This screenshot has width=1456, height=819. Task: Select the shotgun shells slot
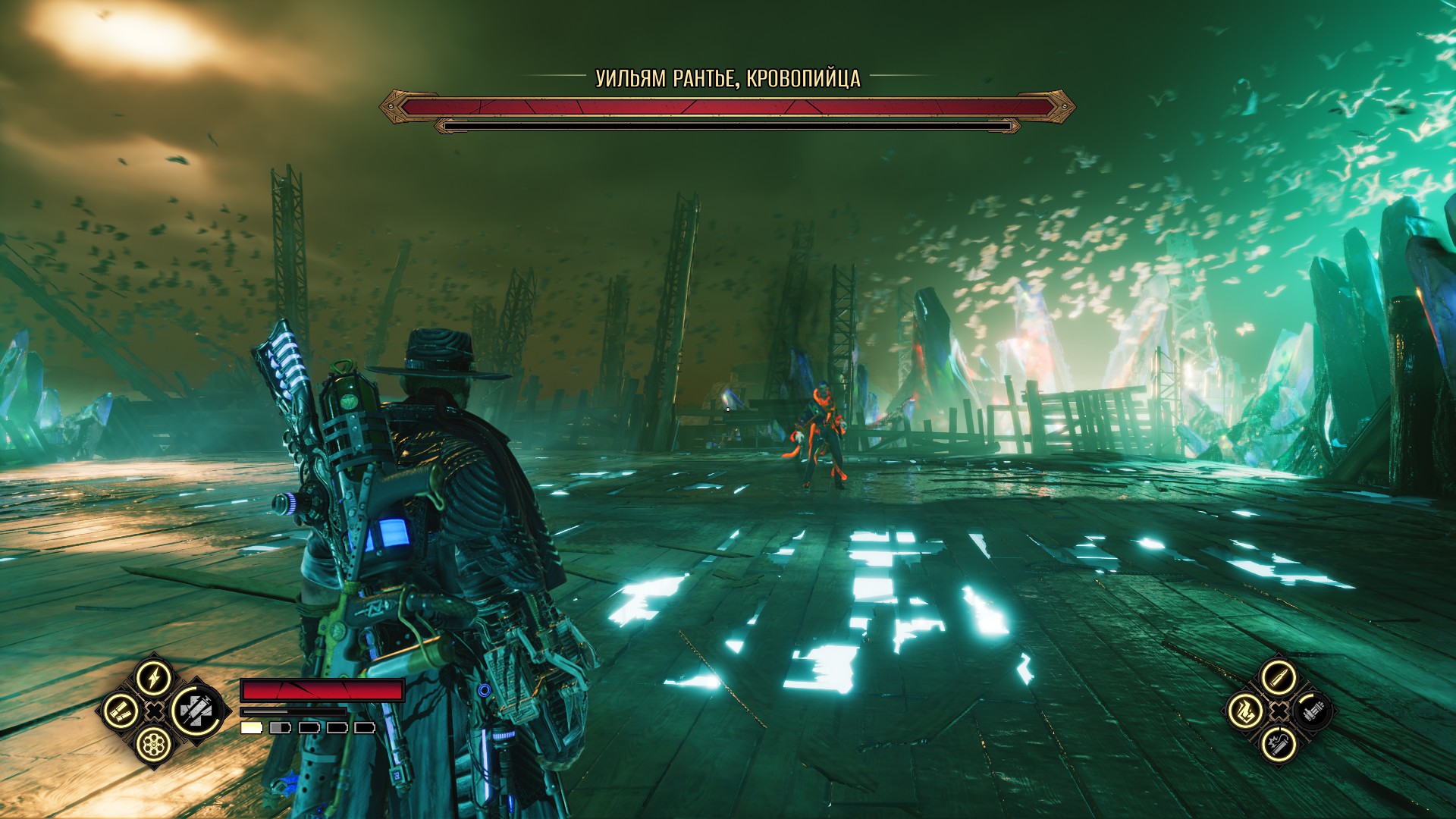point(121,711)
